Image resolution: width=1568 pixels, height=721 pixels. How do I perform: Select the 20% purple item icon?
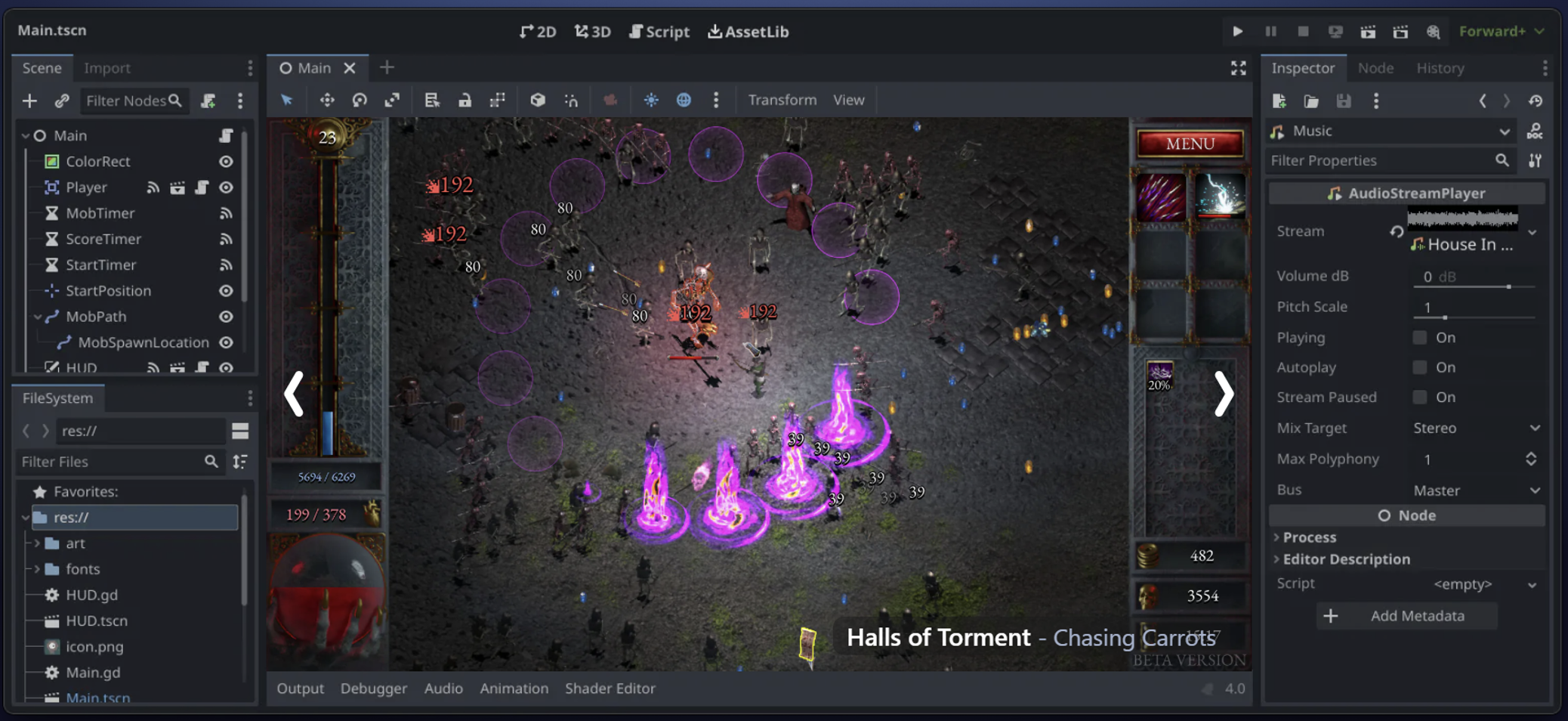(x=1159, y=376)
